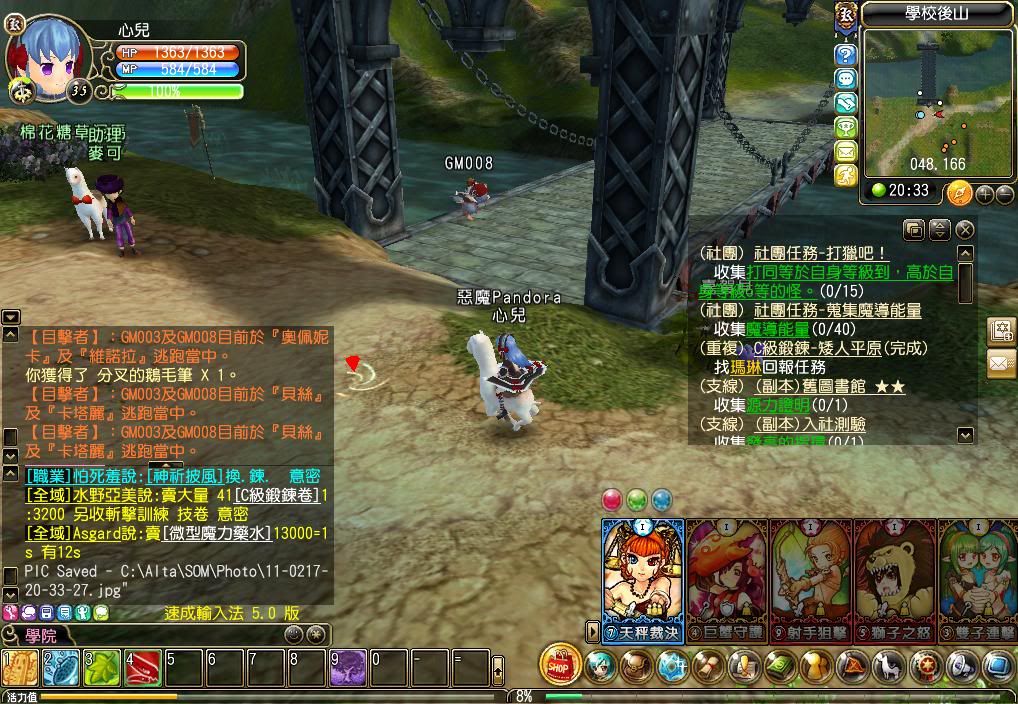Open the 學院 chat channel tab
The width and height of the screenshot is (1018, 704).
41,635
